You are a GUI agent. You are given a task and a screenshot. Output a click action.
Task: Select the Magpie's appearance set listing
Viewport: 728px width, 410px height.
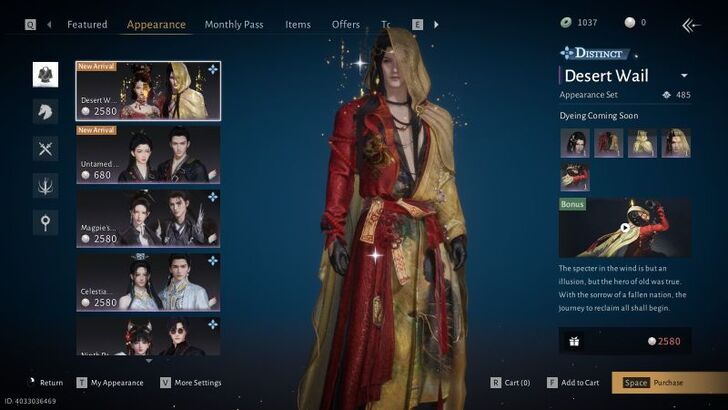pos(148,218)
